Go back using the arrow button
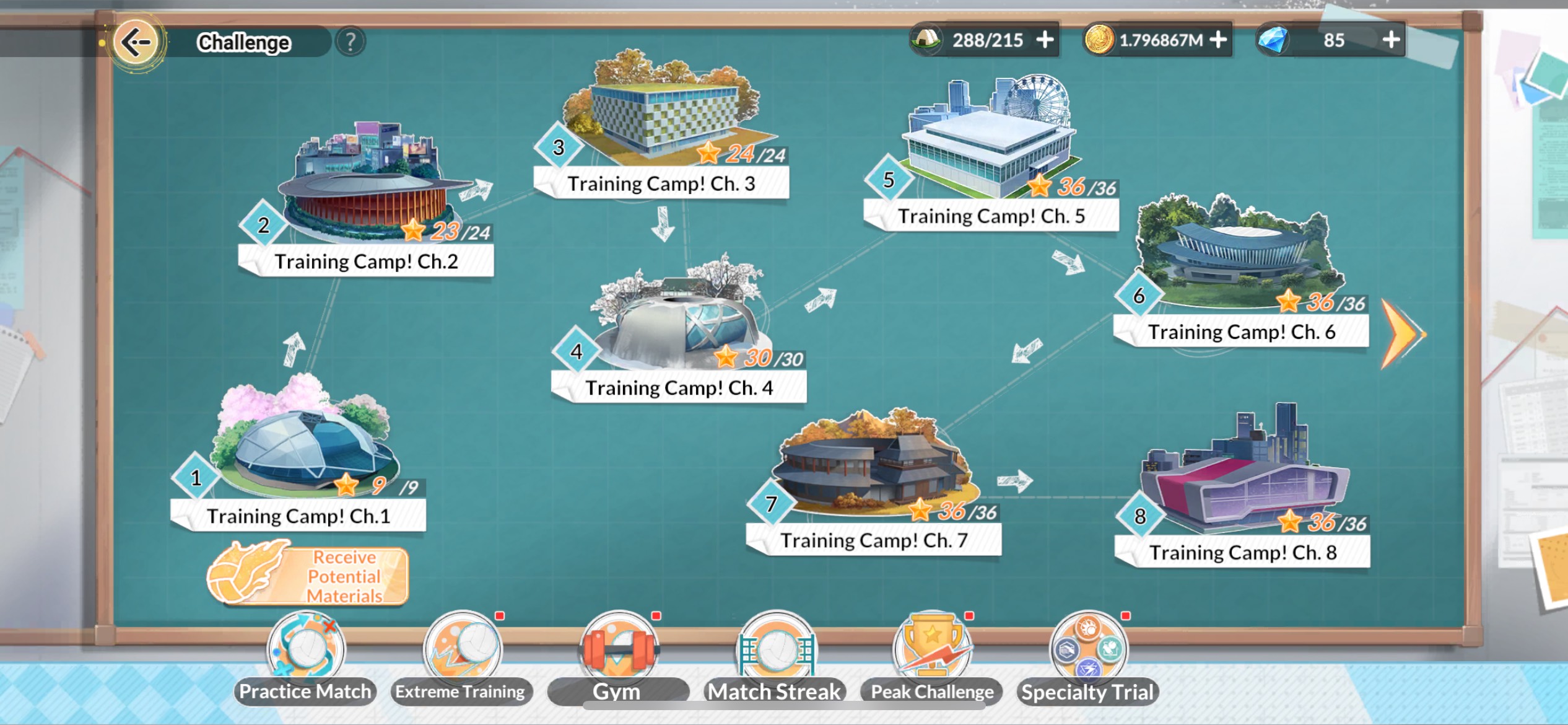 [x=136, y=42]
